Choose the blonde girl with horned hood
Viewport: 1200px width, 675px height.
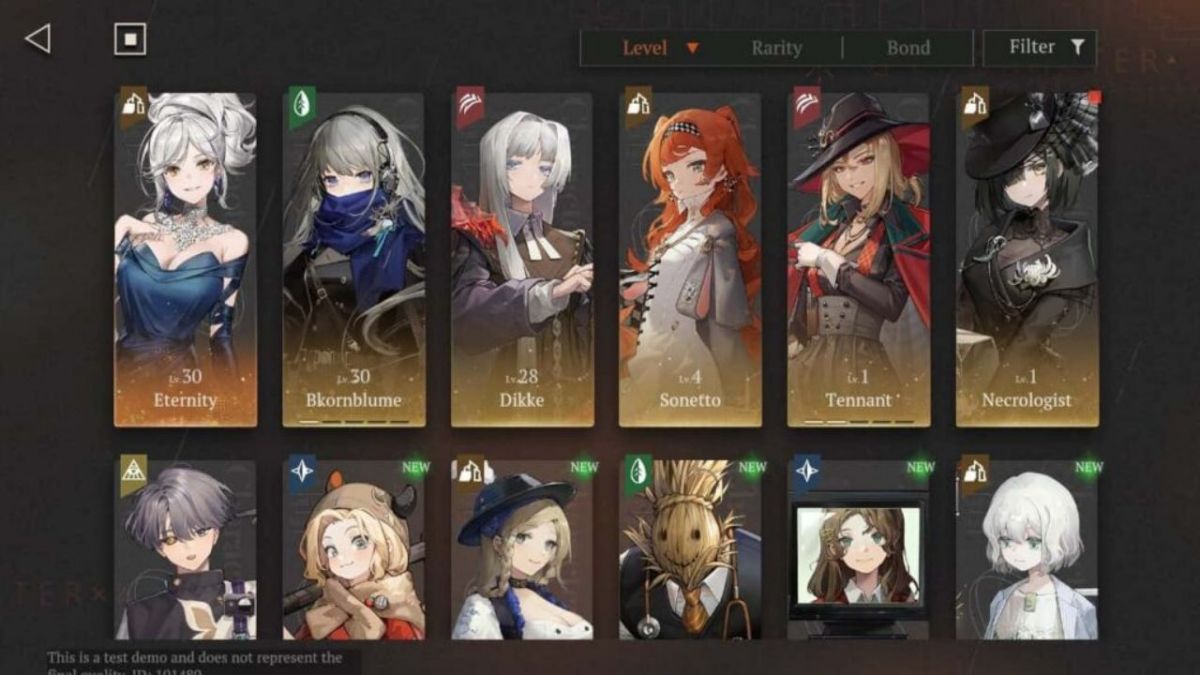[353, 550]
